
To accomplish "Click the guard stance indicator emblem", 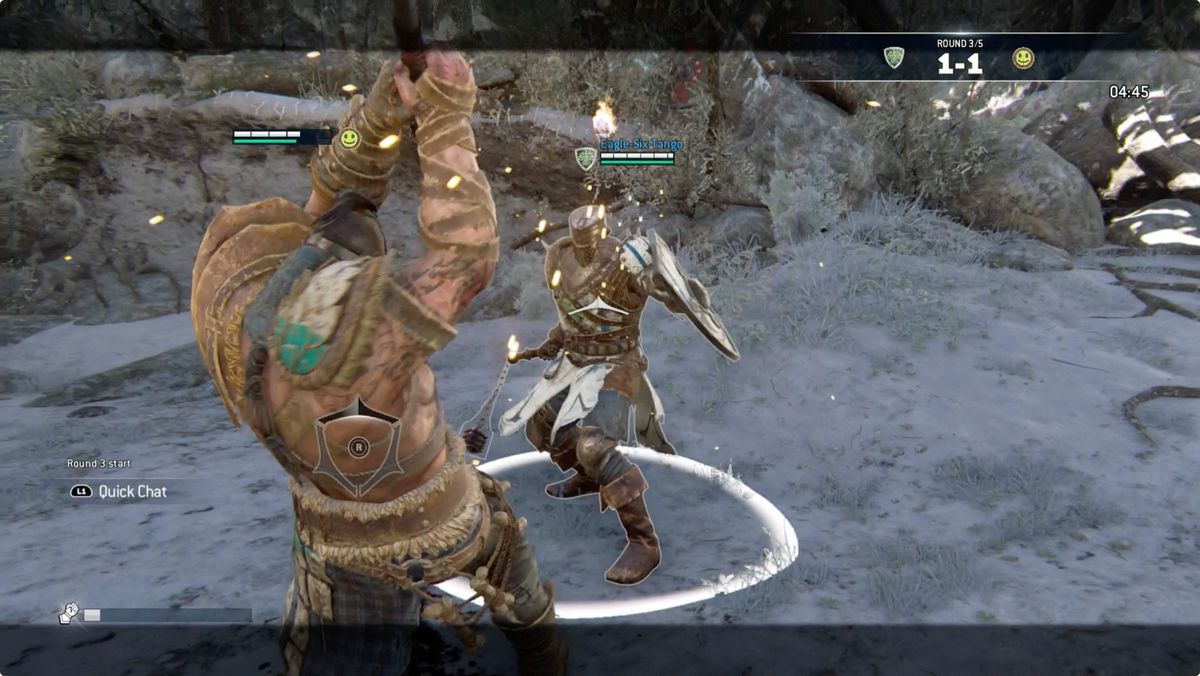I will (x=358, y=447).
